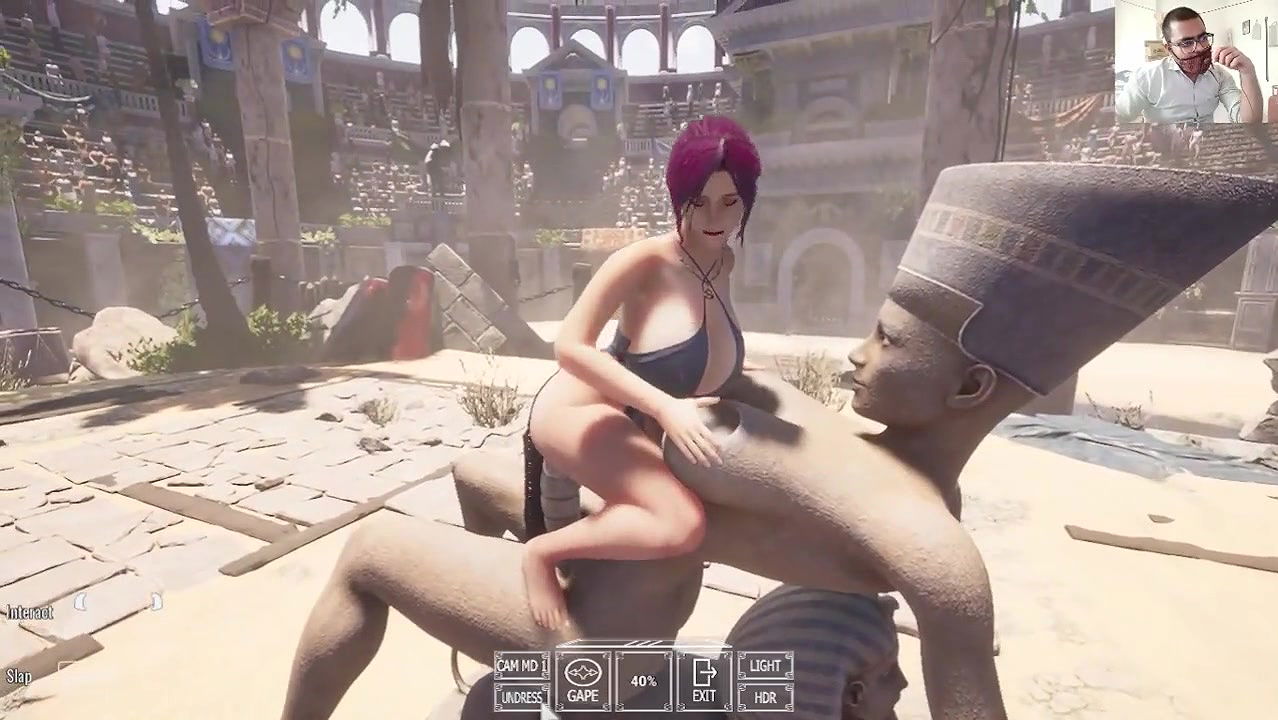This screenshot has width=1278, height=720.
Task: Switch the CAM MD 1 camera mode
Action: pos(521,665)
